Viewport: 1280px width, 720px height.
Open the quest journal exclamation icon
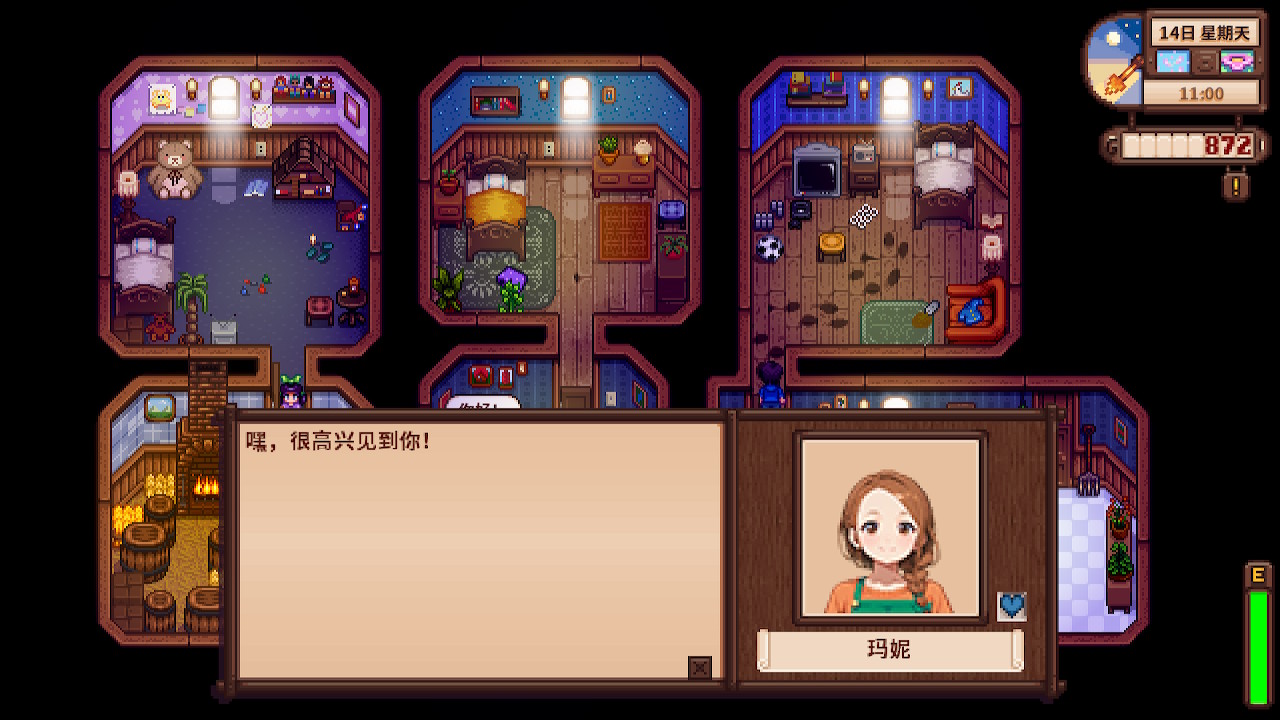[x=1236, y=185]
